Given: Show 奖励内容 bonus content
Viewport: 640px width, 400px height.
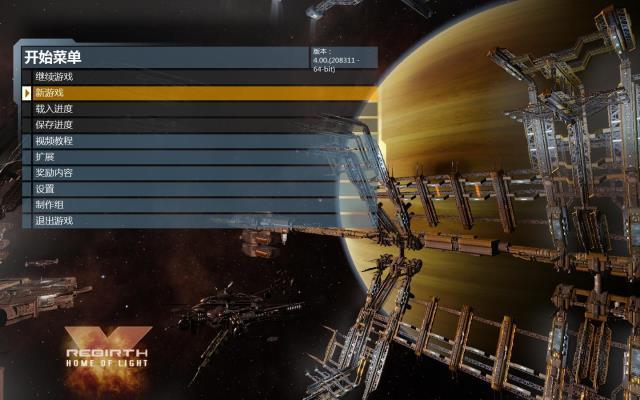Looking at the screenshot, I should [x=54, y=173].
